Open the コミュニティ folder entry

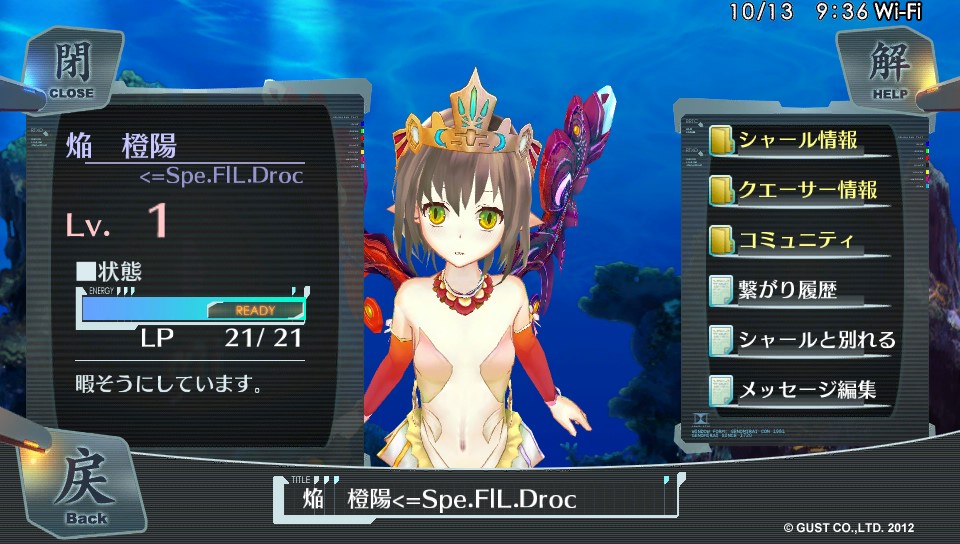pos(796,240)
